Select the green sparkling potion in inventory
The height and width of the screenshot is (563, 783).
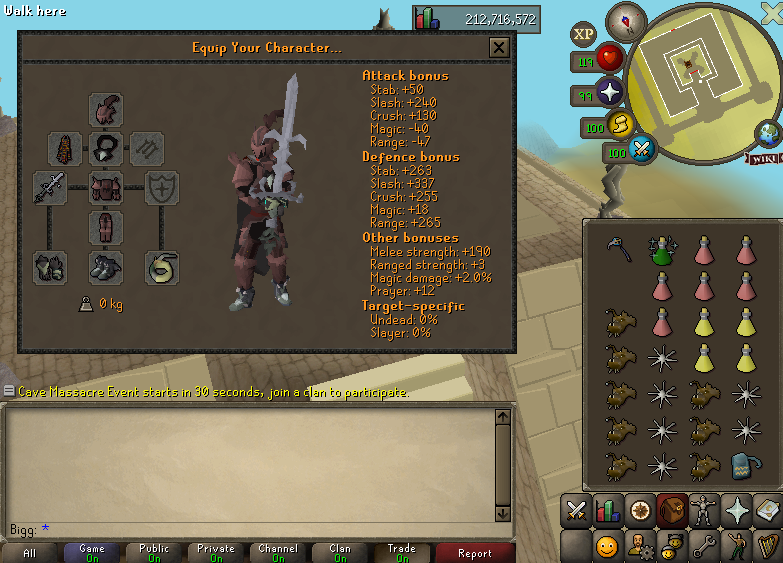point(660,249)
